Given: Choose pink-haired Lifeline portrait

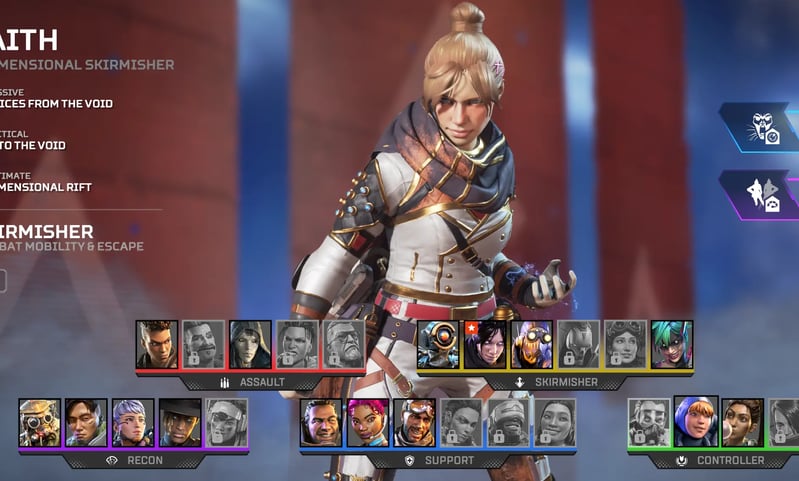Looking at the screenshot, I should pyautogui.click(x=368, y=422).
